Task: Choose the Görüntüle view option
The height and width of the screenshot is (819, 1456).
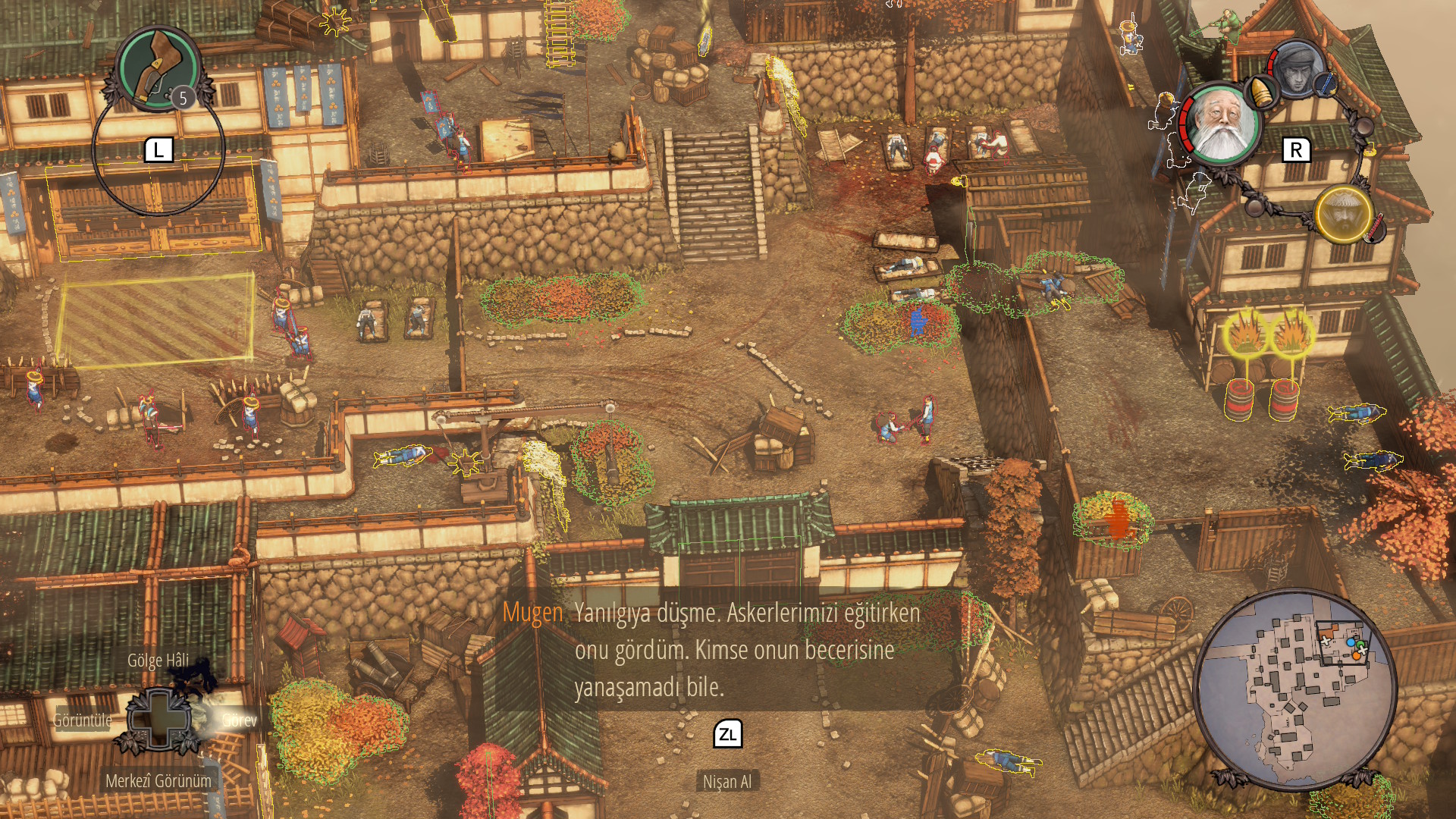Action: point(83,720)
